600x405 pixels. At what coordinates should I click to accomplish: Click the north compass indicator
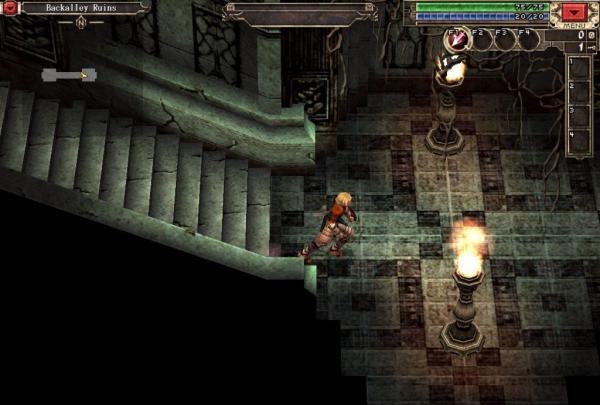coord(80,21)
